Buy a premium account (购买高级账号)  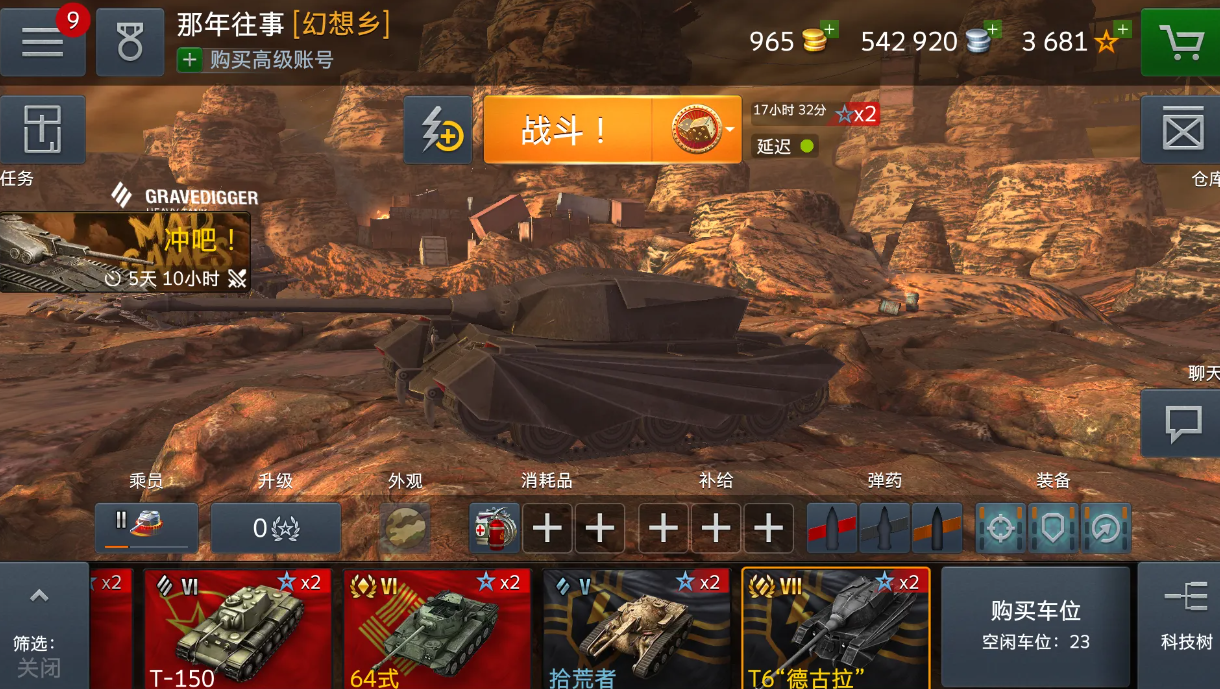coord(256,60)
